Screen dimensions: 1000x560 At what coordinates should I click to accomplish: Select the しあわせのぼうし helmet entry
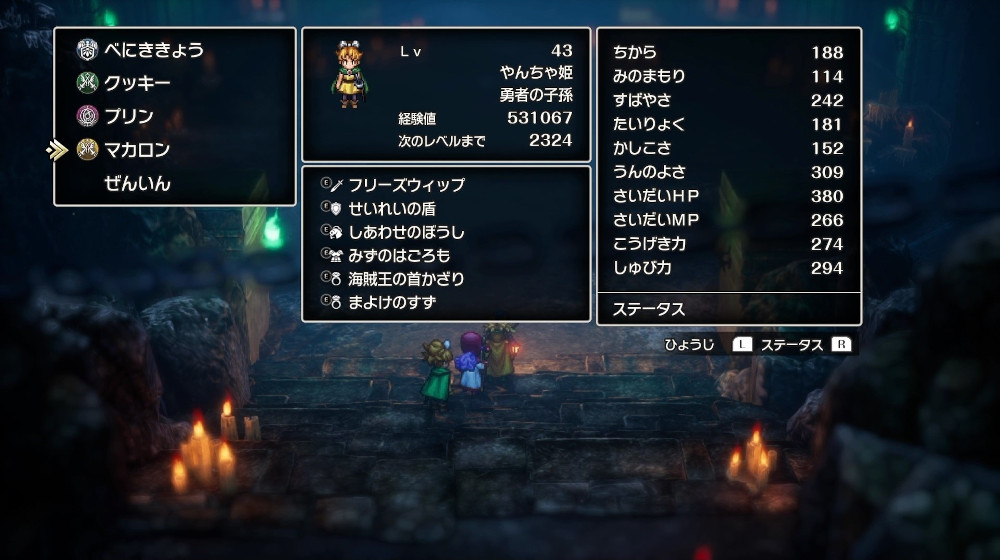(x=406, y=232)
